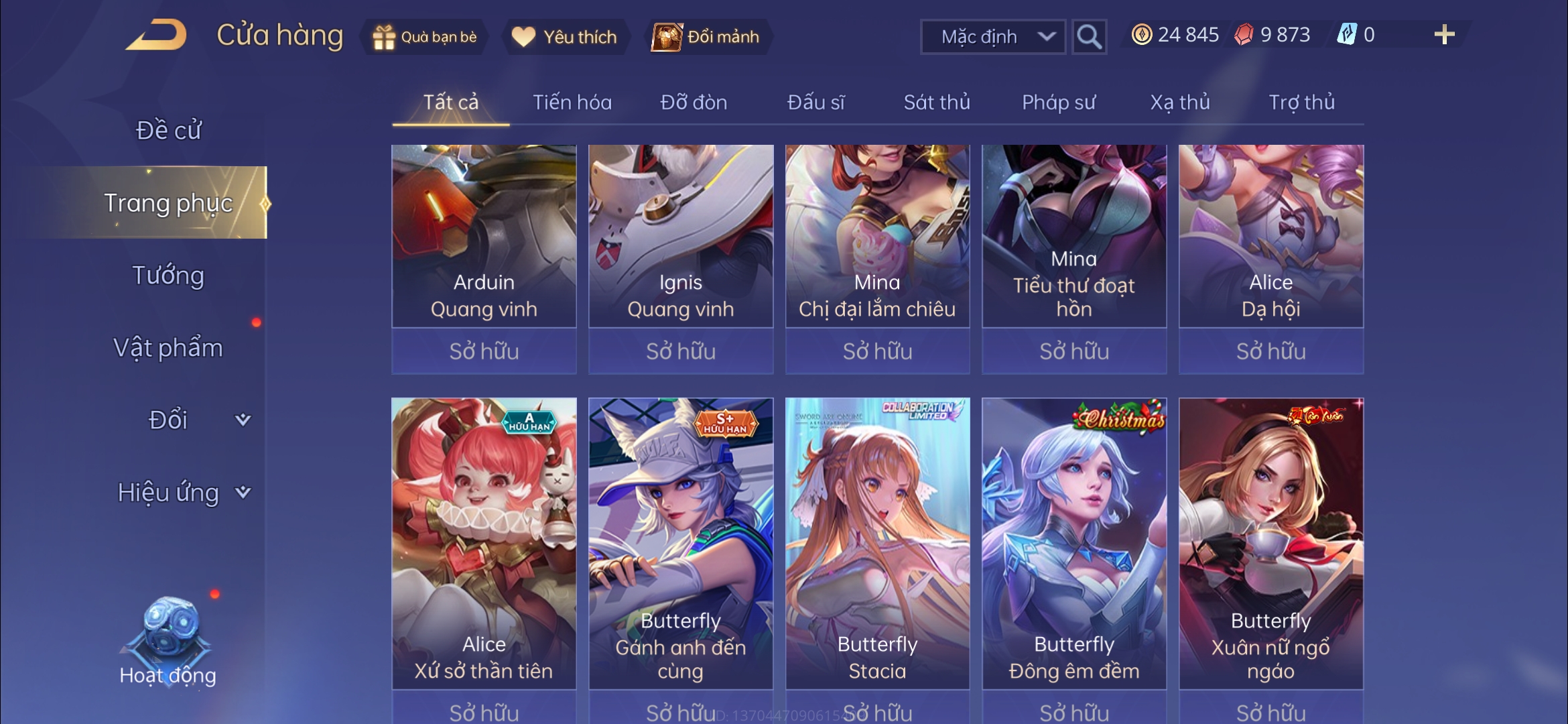
Task: Open the Quà bạn bè gift icon
Action: coord(384,38)
